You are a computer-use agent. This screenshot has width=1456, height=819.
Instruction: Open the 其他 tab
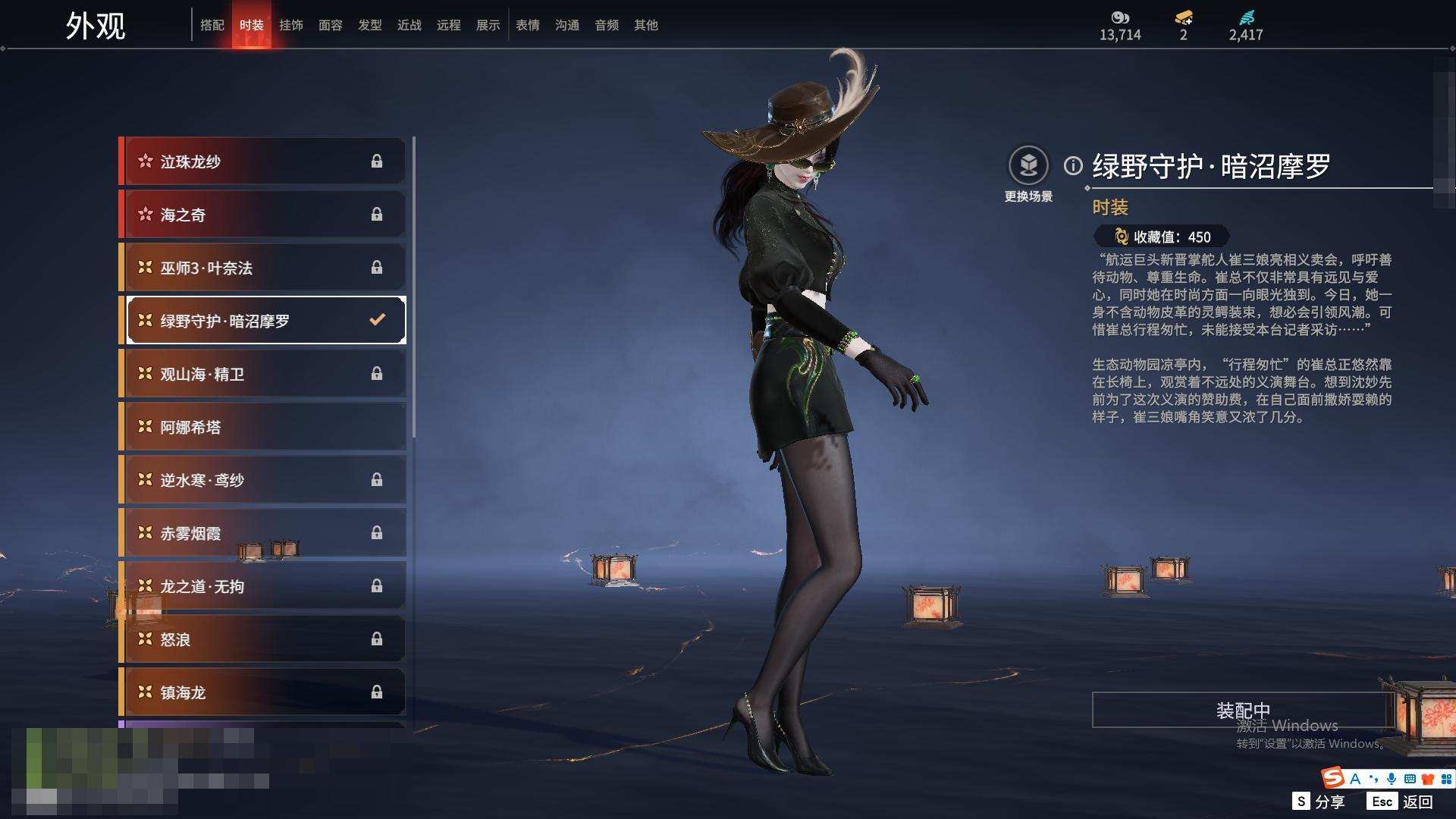click(646, 25)
